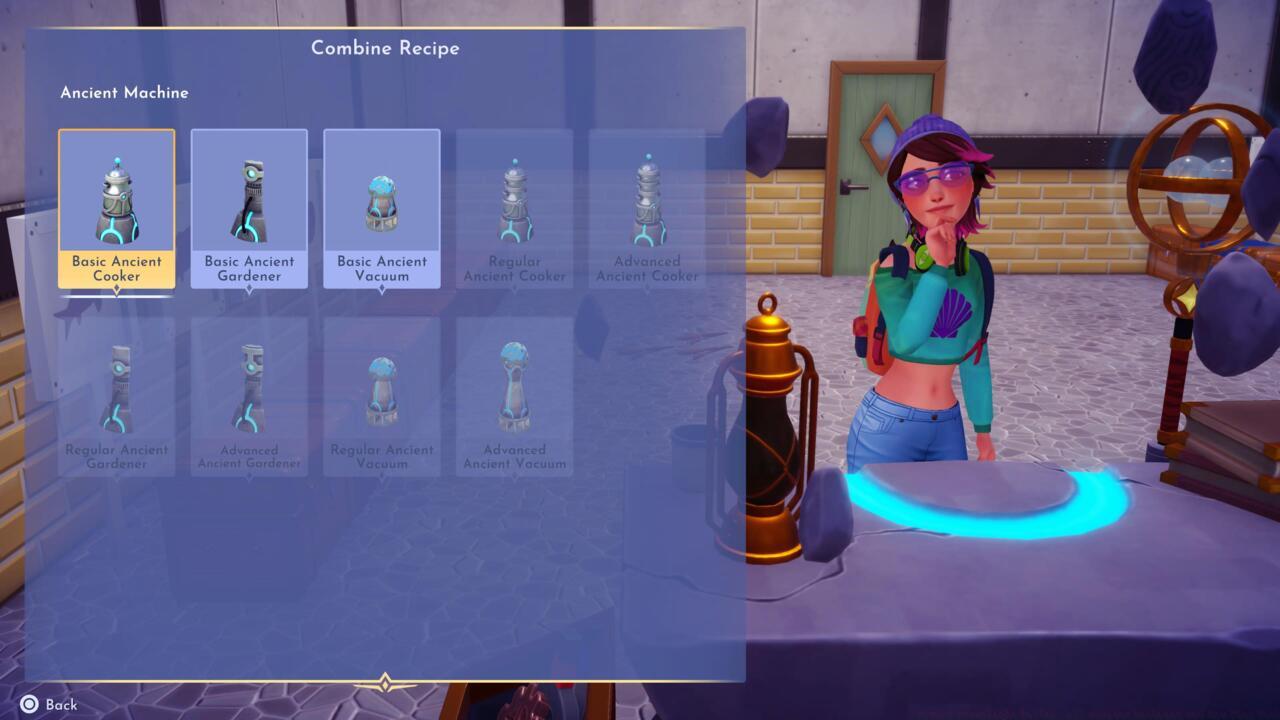Pick the Basic Ancient Vacuum recipe
This screenshot has width=1280, height=720.
point(381,208)
